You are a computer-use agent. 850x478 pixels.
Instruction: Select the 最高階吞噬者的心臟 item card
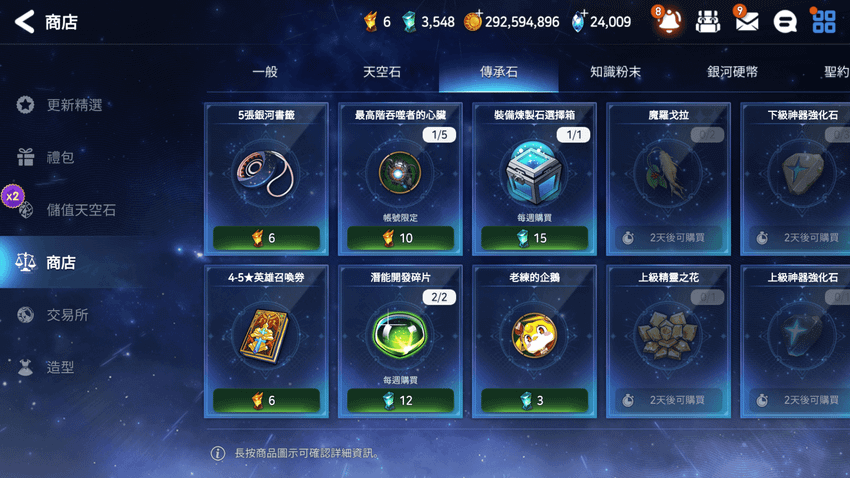pyautogui.click(x=400, y=175)
